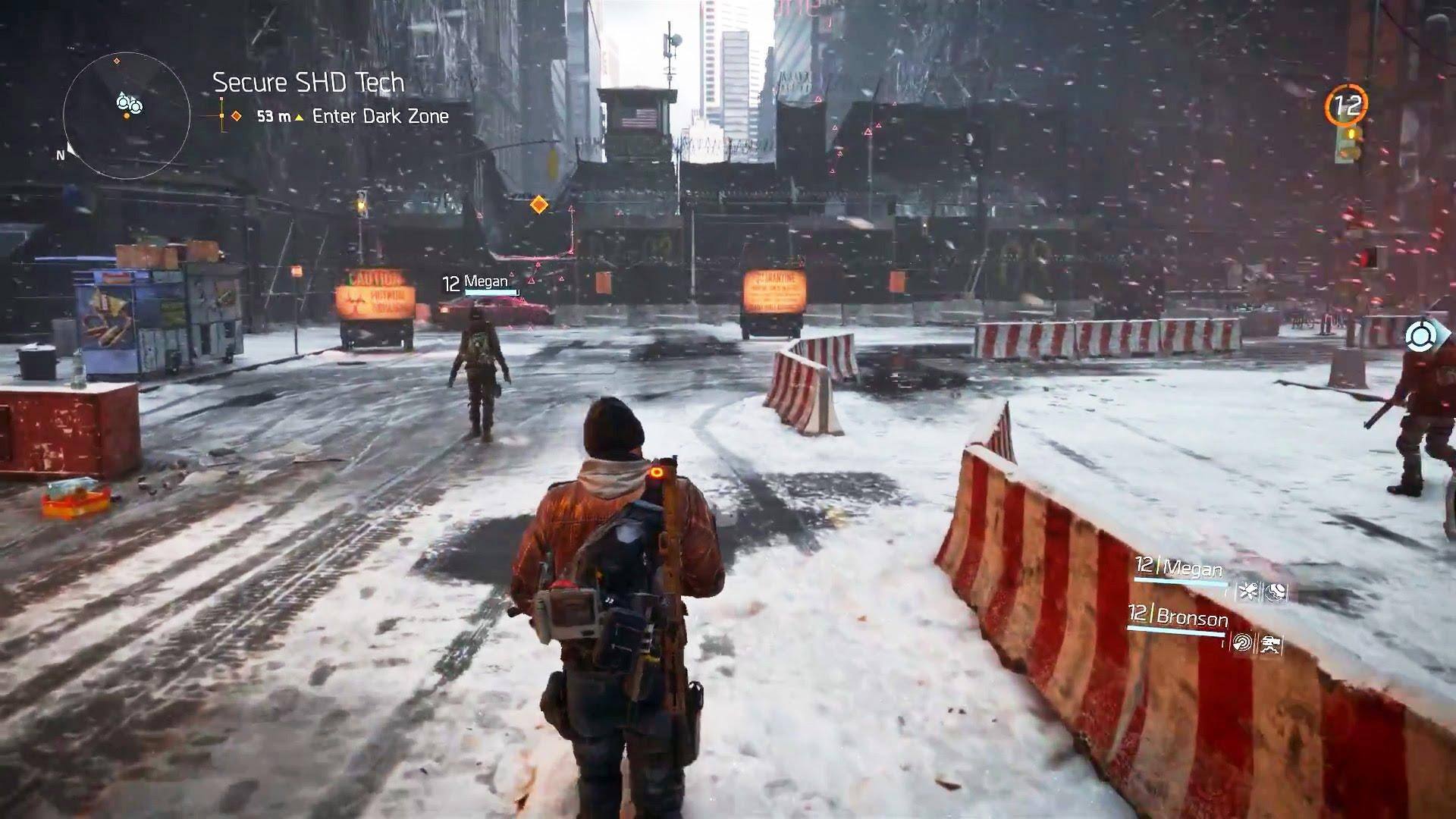Click Megan's round grenade skill icon
Image resolution: width=1456 pixels, height=819 pixels.
pos(1276,592)
